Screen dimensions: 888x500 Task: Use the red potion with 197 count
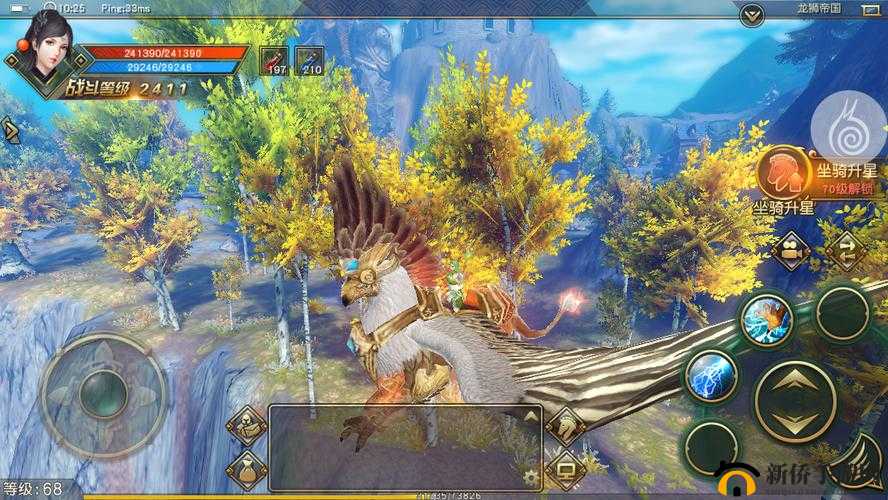[x=274, y=61]
